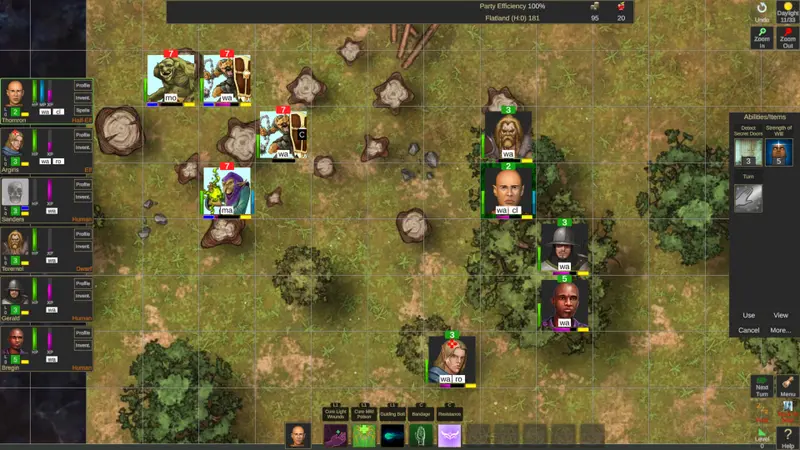Zoom in the map view
Viewport: 800px width, 450px height.
coord(762,38)
